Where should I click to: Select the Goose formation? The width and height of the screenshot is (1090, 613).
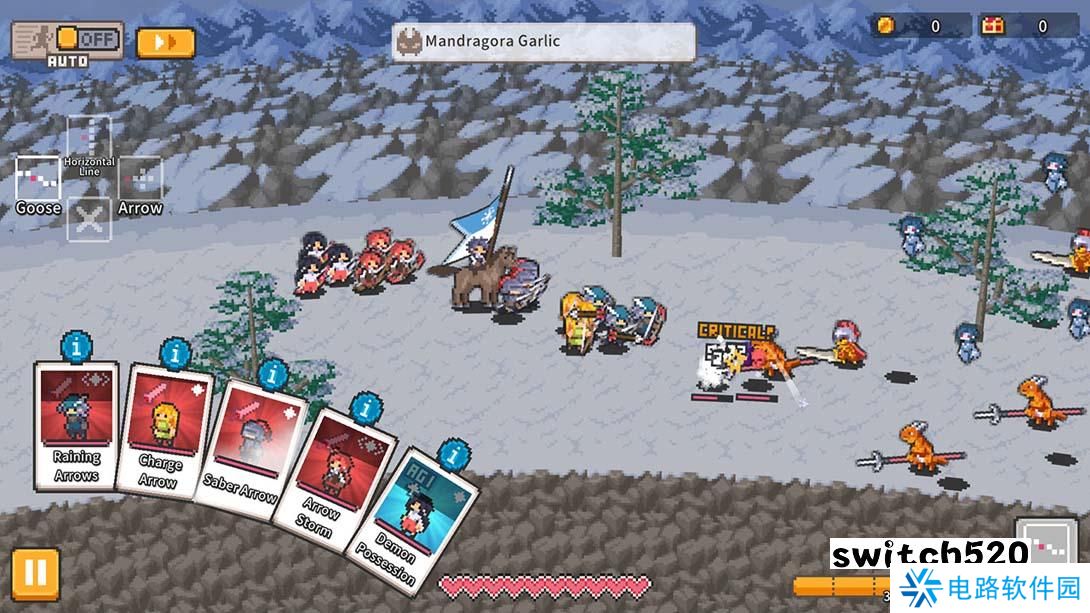[x=38, y=180]
